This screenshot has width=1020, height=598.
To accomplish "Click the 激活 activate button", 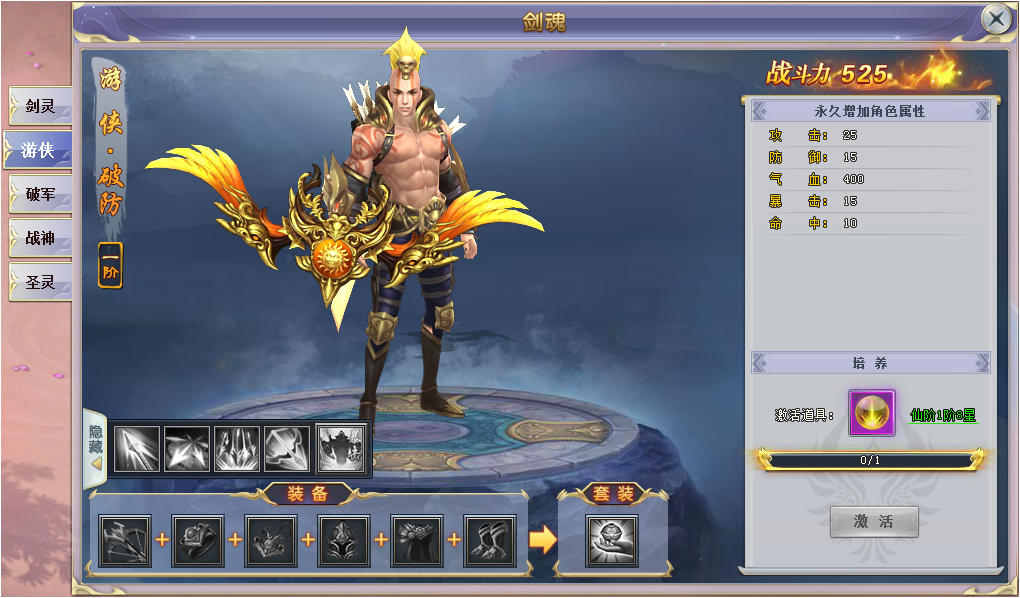I will [x=873, y=521].
